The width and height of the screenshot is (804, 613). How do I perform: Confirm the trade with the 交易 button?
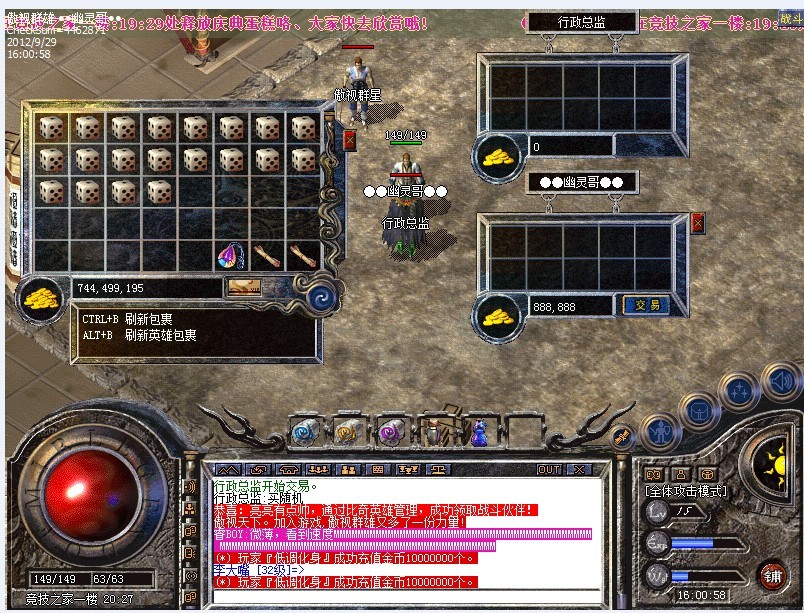click(644, 305)
